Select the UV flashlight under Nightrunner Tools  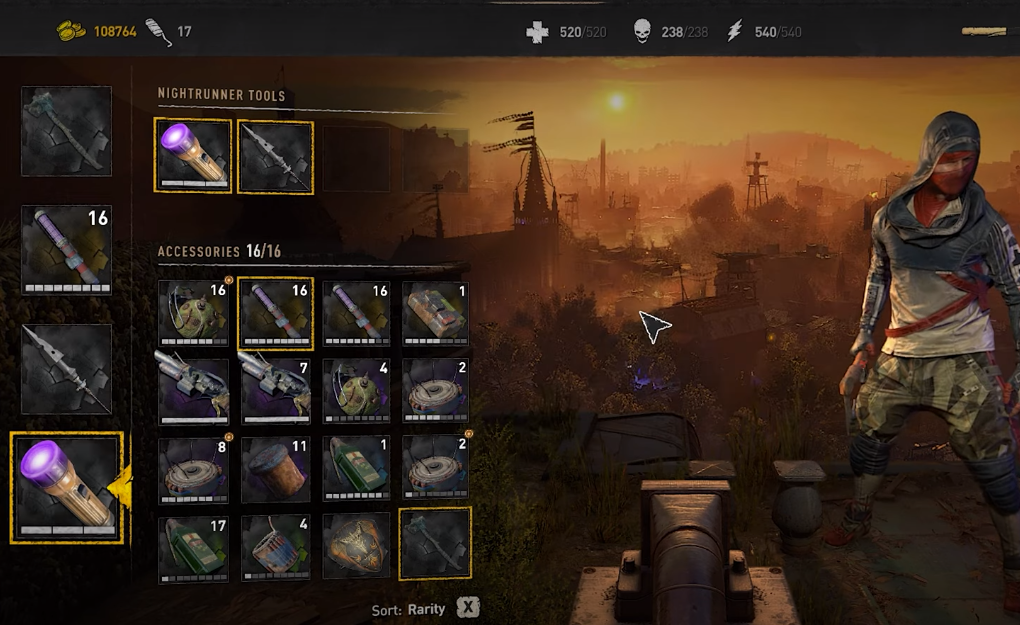coord(193,155)
